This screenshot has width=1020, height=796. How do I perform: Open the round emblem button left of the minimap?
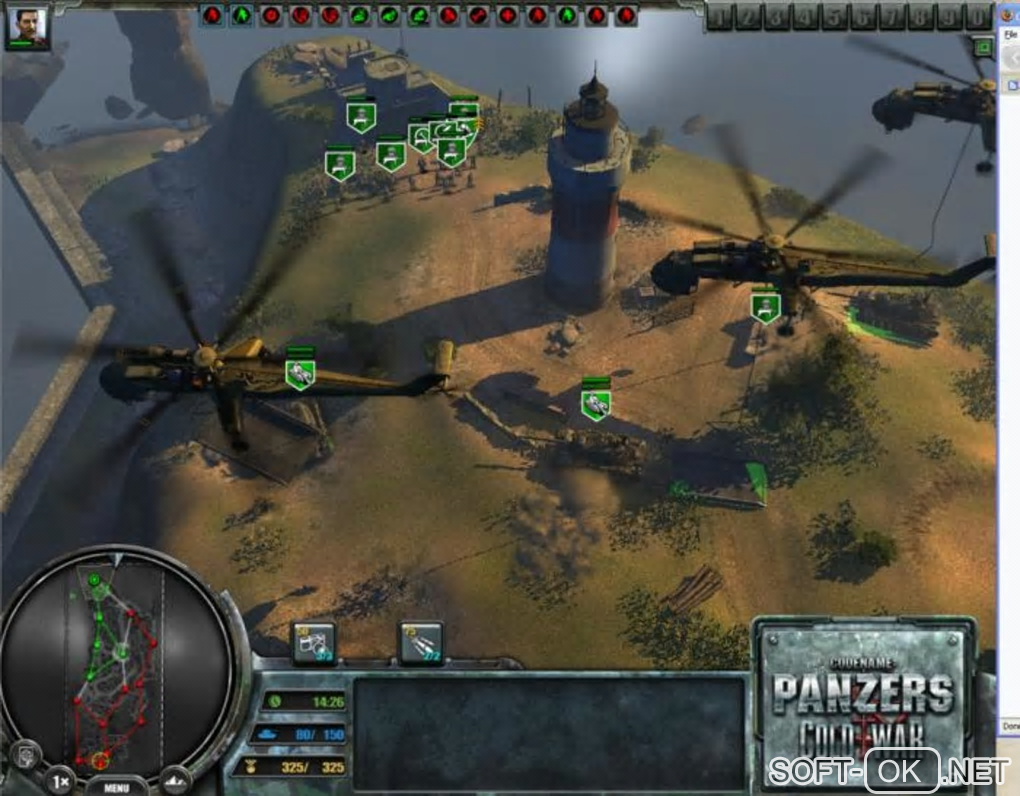[25, 752]
